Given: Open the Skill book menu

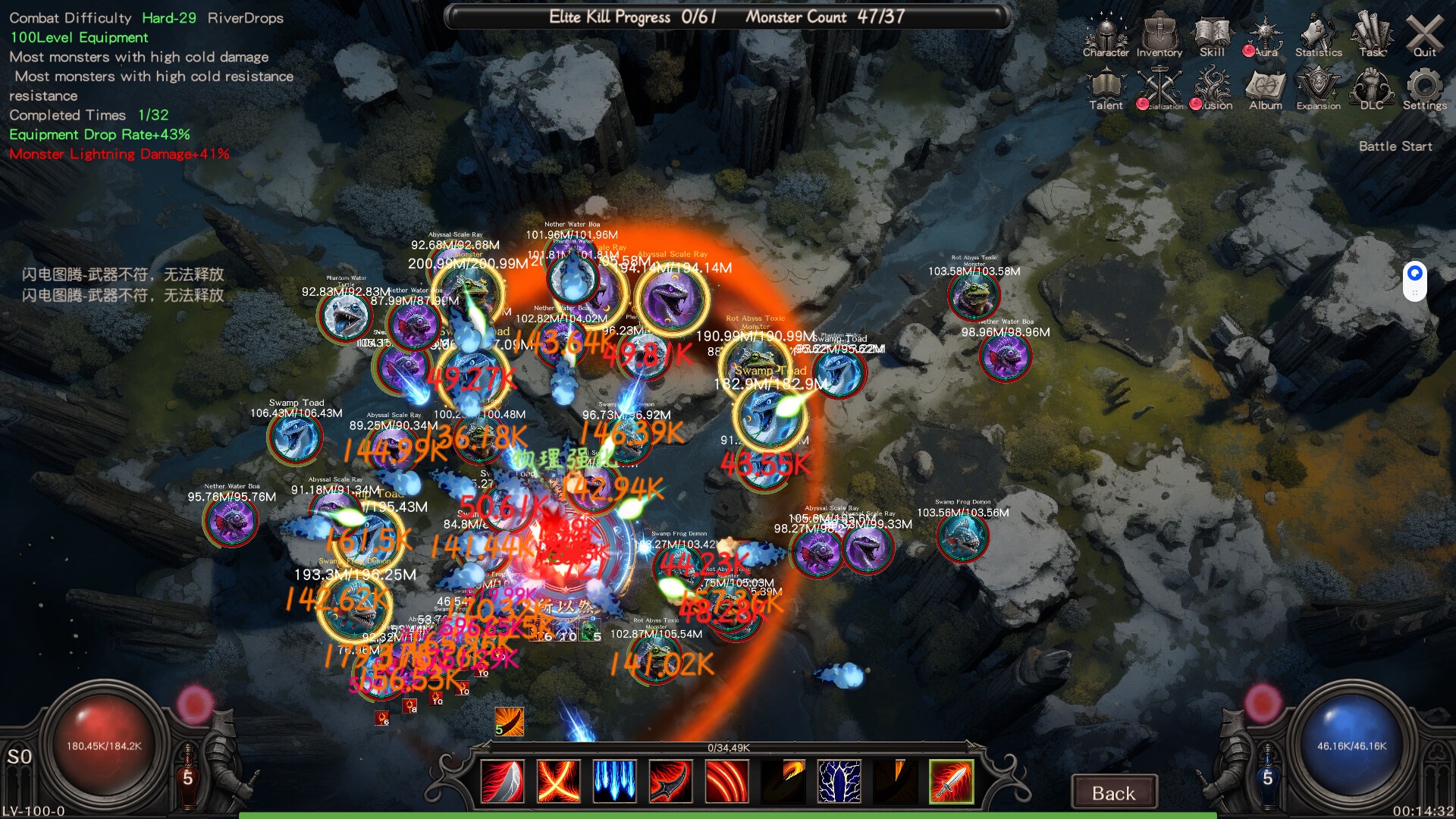Looking at the screenshot, I should [x=1212, y=36].
